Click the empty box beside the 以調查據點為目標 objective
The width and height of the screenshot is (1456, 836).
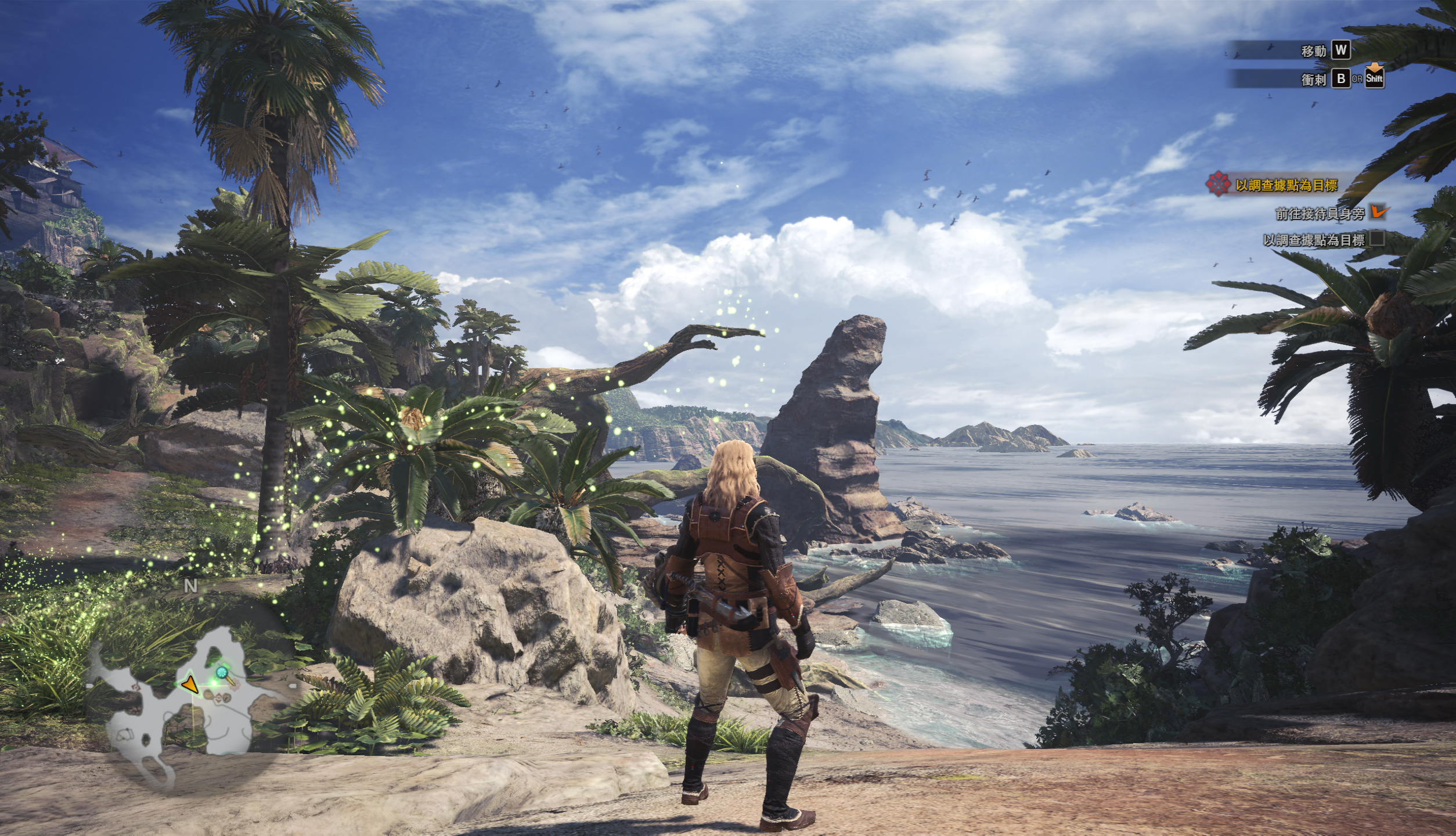[1376, 239]
